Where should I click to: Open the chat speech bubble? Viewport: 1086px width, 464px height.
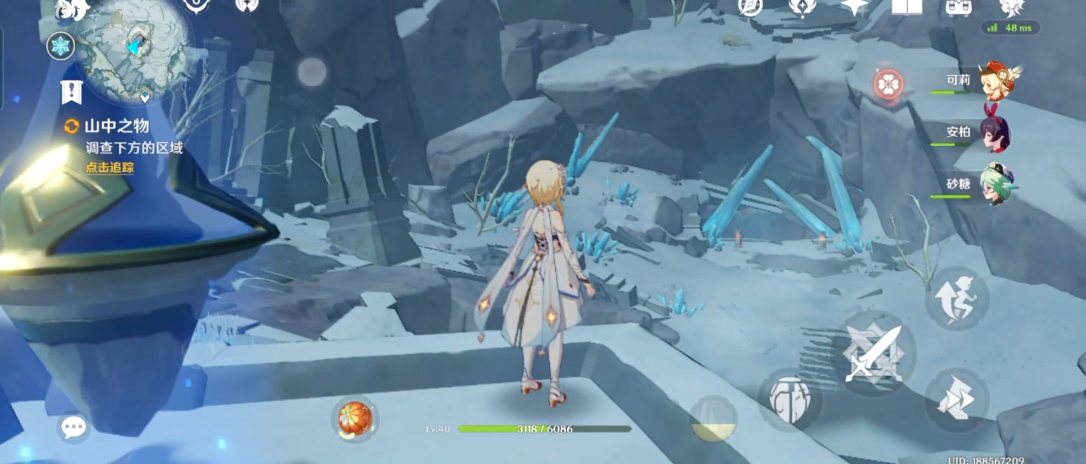[73, 427]
